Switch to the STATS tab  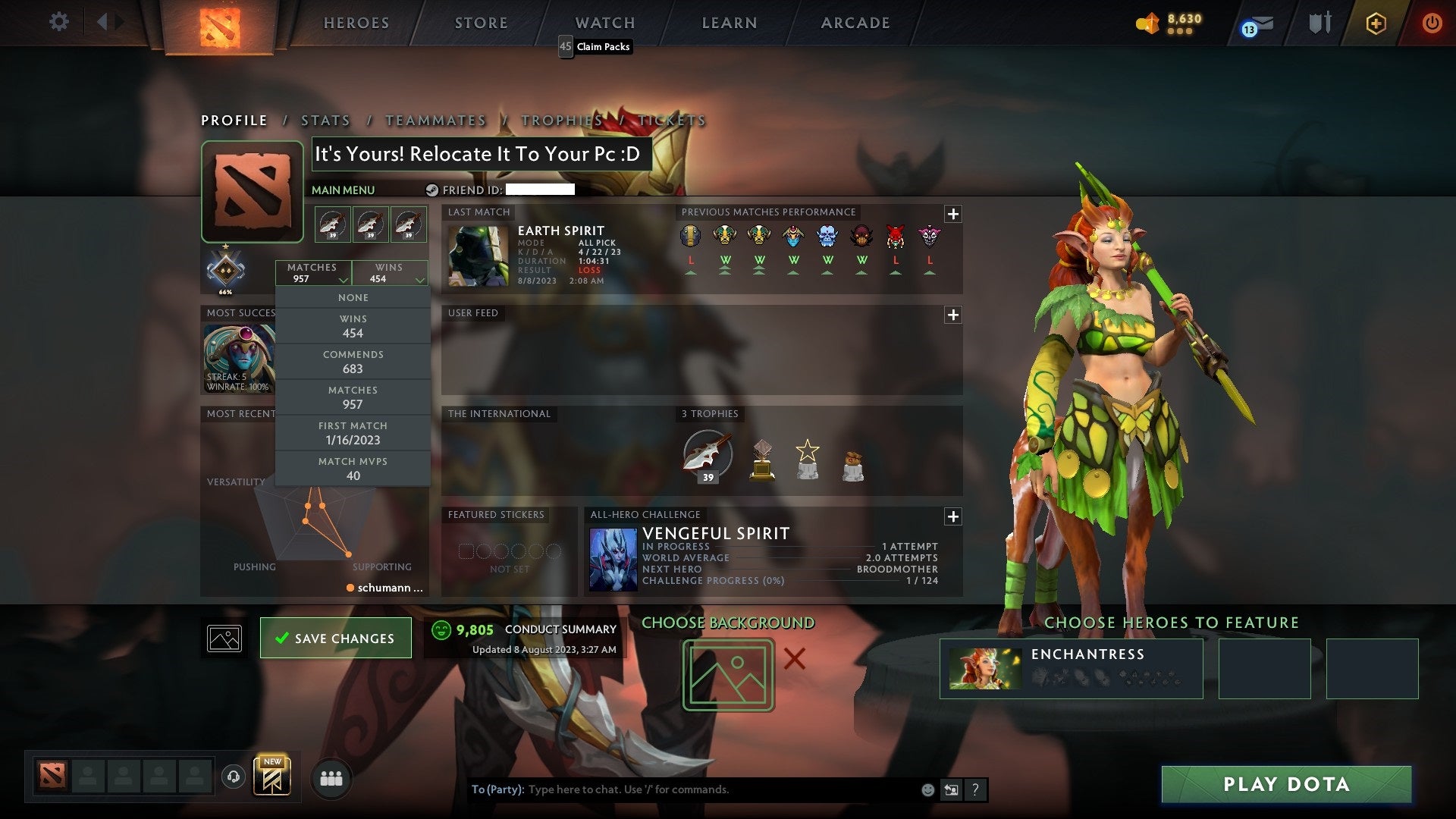pos(325,120)
